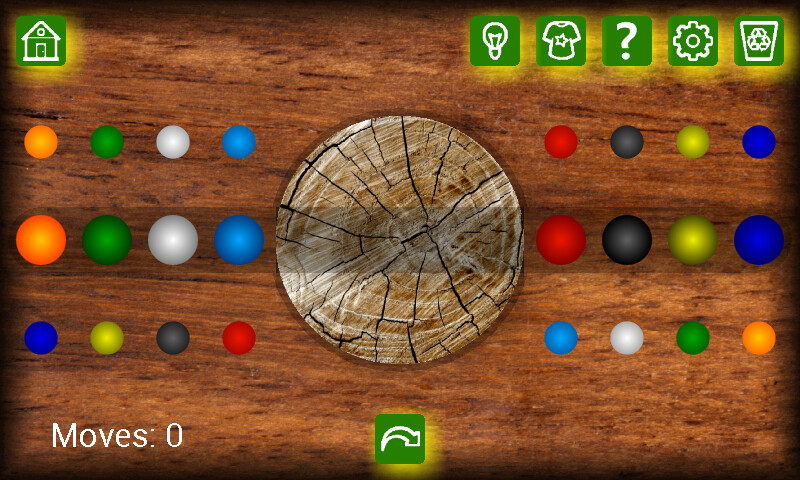Select the large light blue marble

[239, 240]
